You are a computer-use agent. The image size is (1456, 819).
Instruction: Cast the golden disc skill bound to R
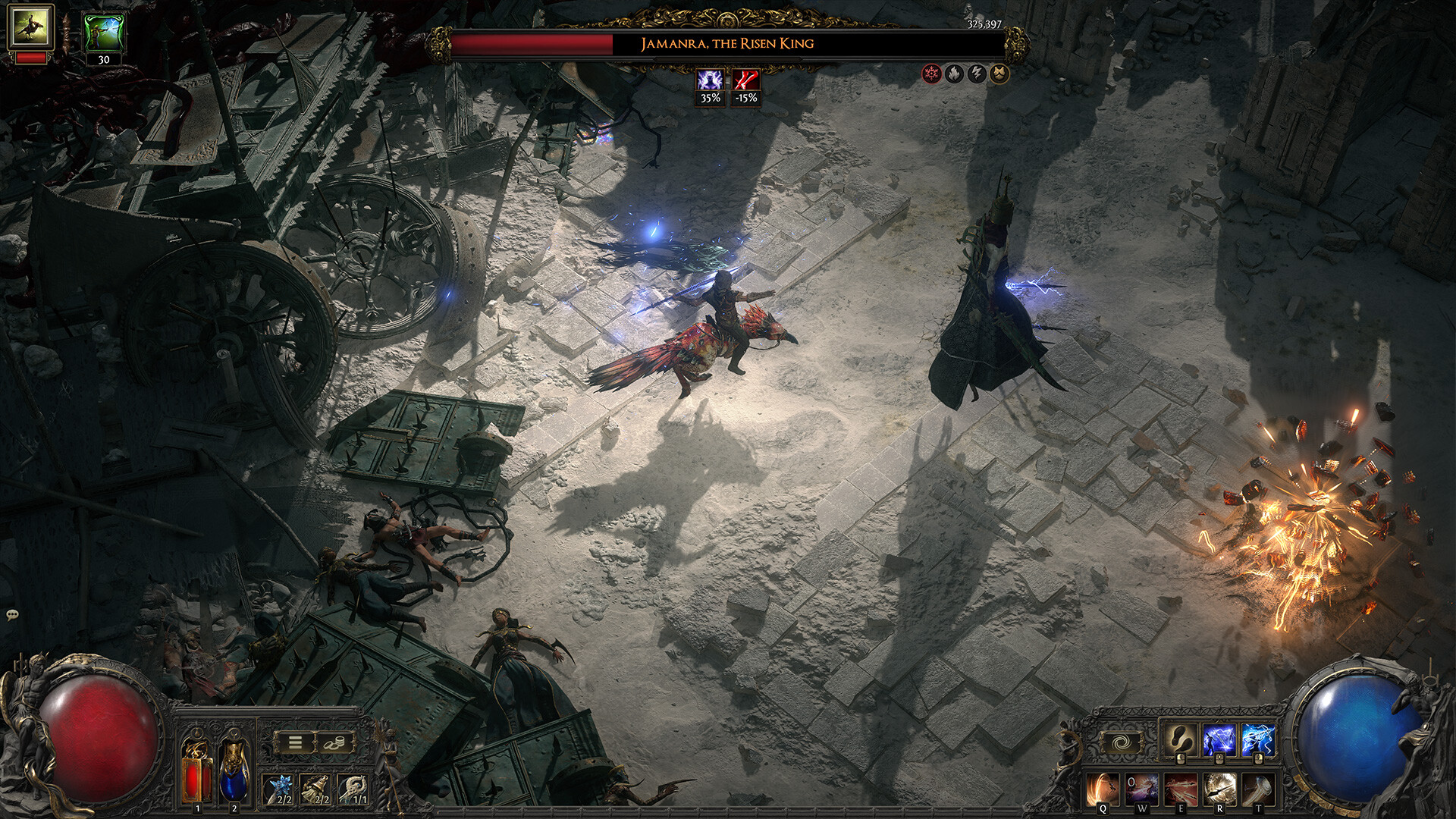tap(1220, 790)
